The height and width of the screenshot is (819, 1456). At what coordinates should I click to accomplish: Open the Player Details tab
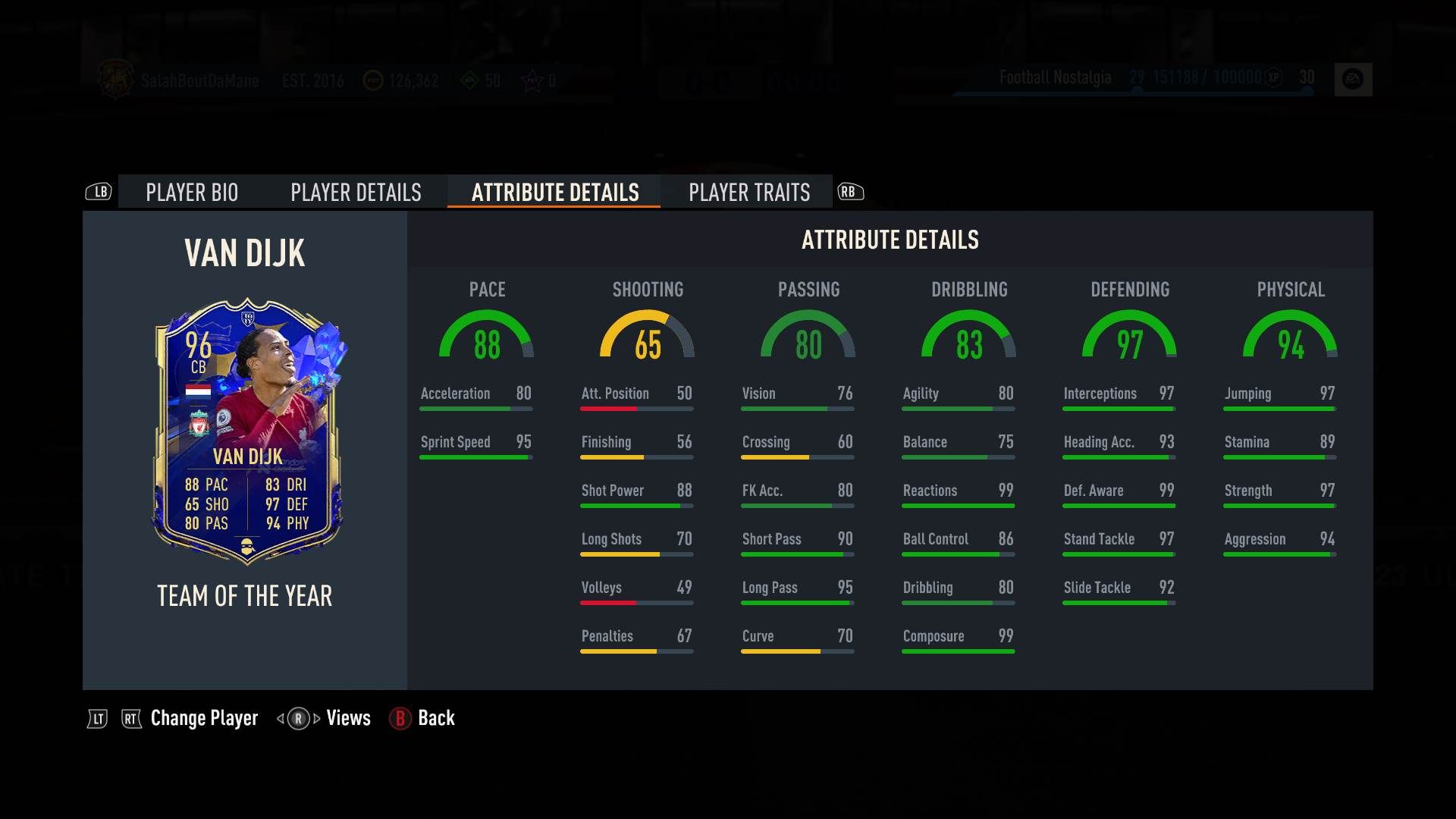tap(356, 193)
